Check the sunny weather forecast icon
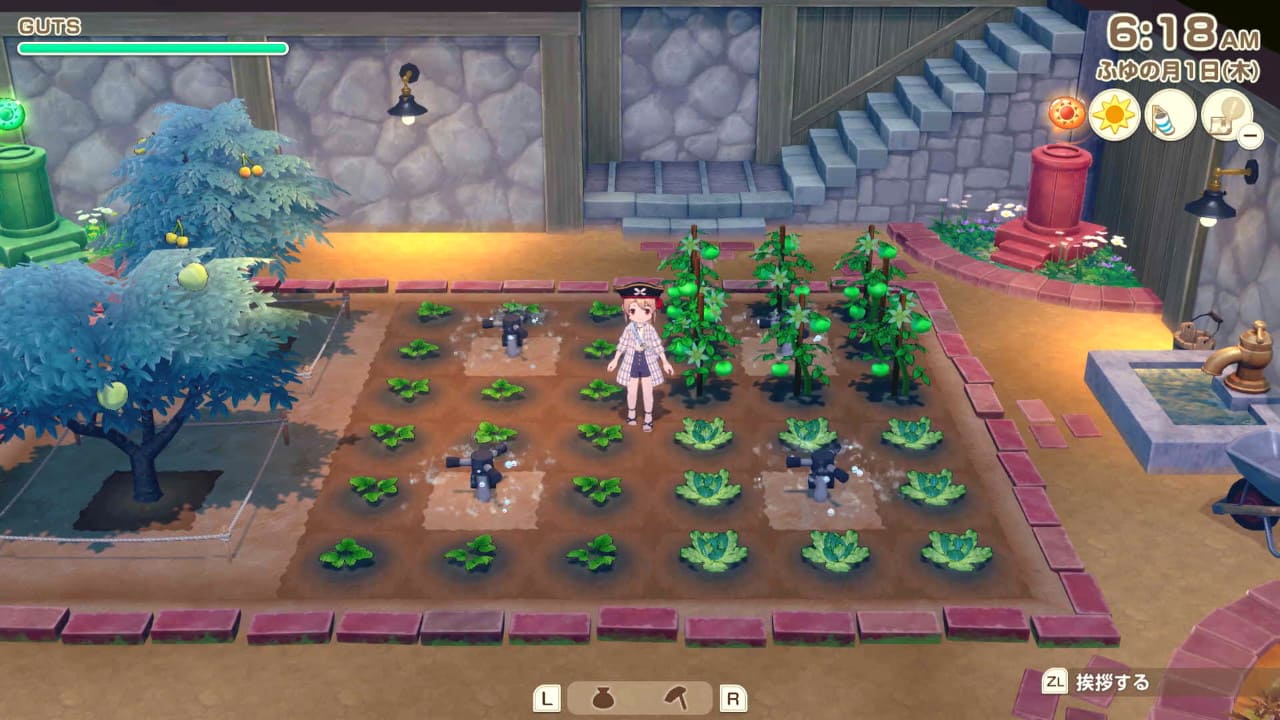Image resolution: width=1280 pixels, height=720 pixels. tap(1115, 115)
